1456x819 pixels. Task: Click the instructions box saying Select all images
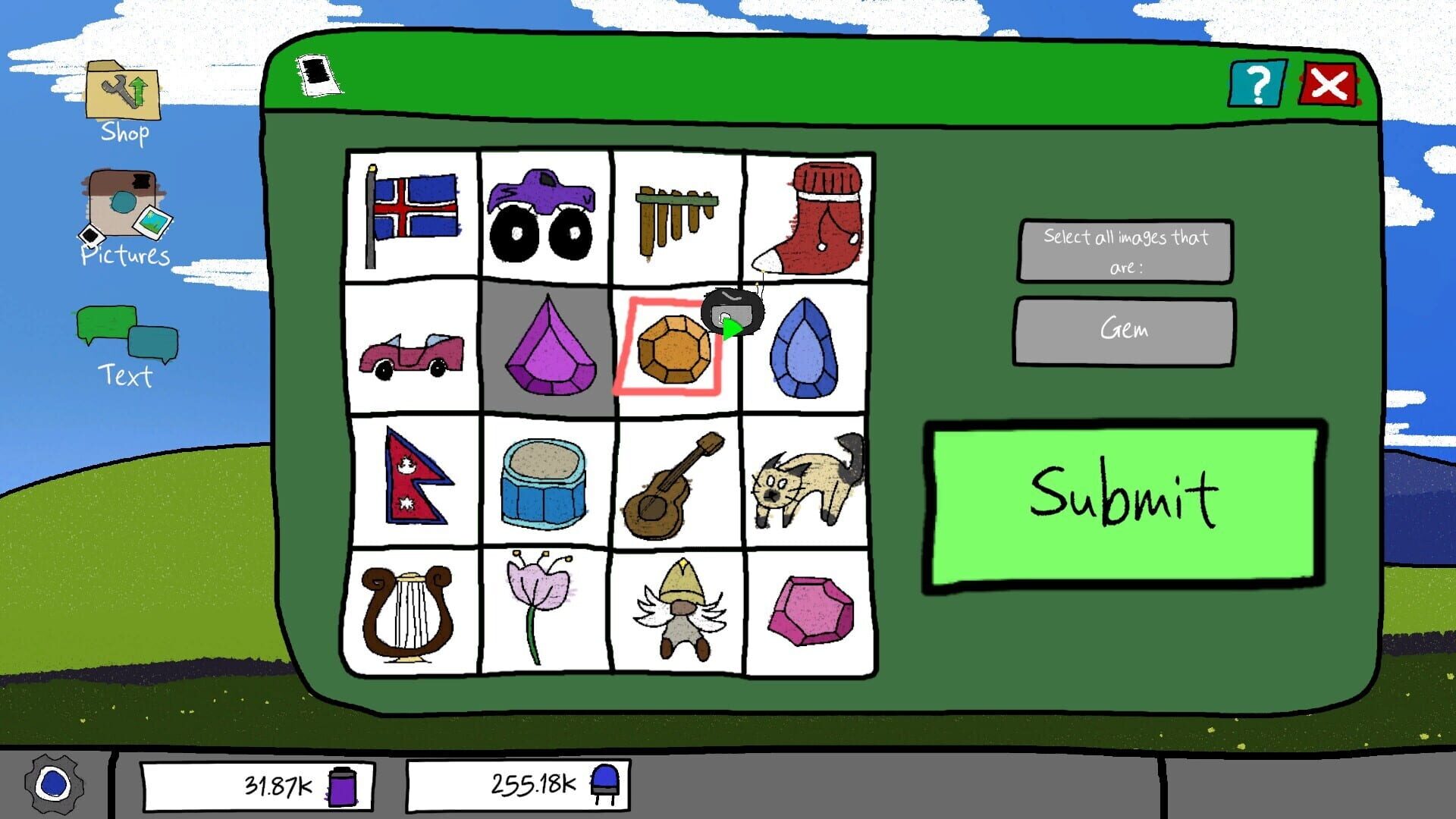pyautogui.click(x=1125, y=250)
